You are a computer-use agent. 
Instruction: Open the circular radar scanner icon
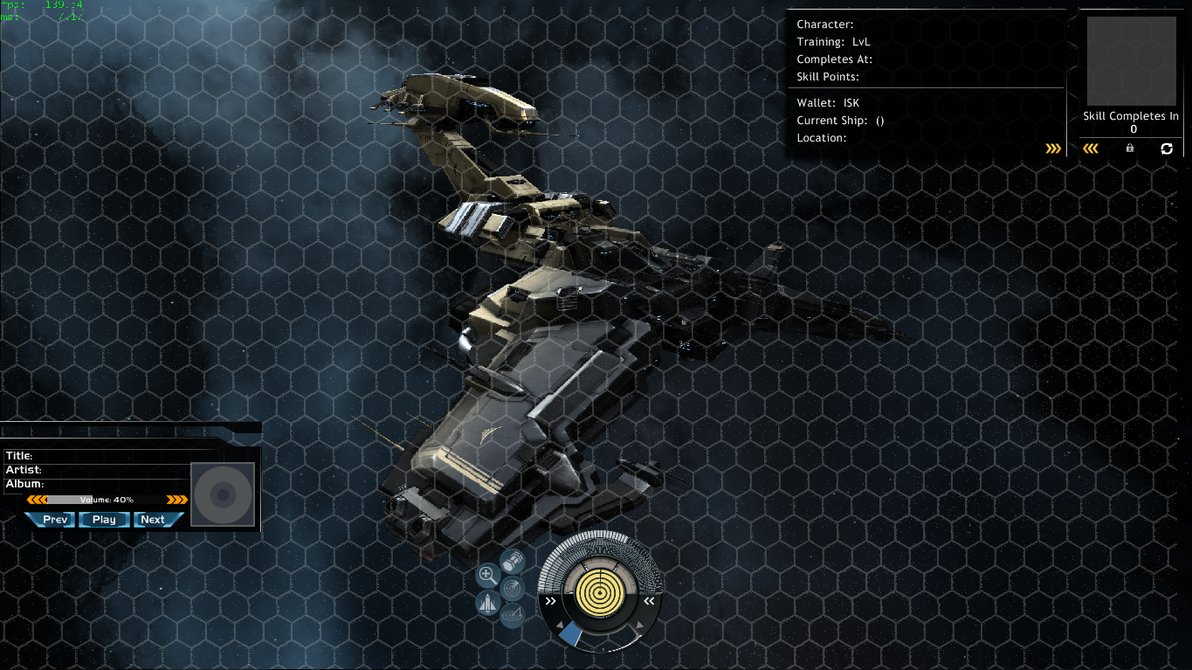click(512, 587)
